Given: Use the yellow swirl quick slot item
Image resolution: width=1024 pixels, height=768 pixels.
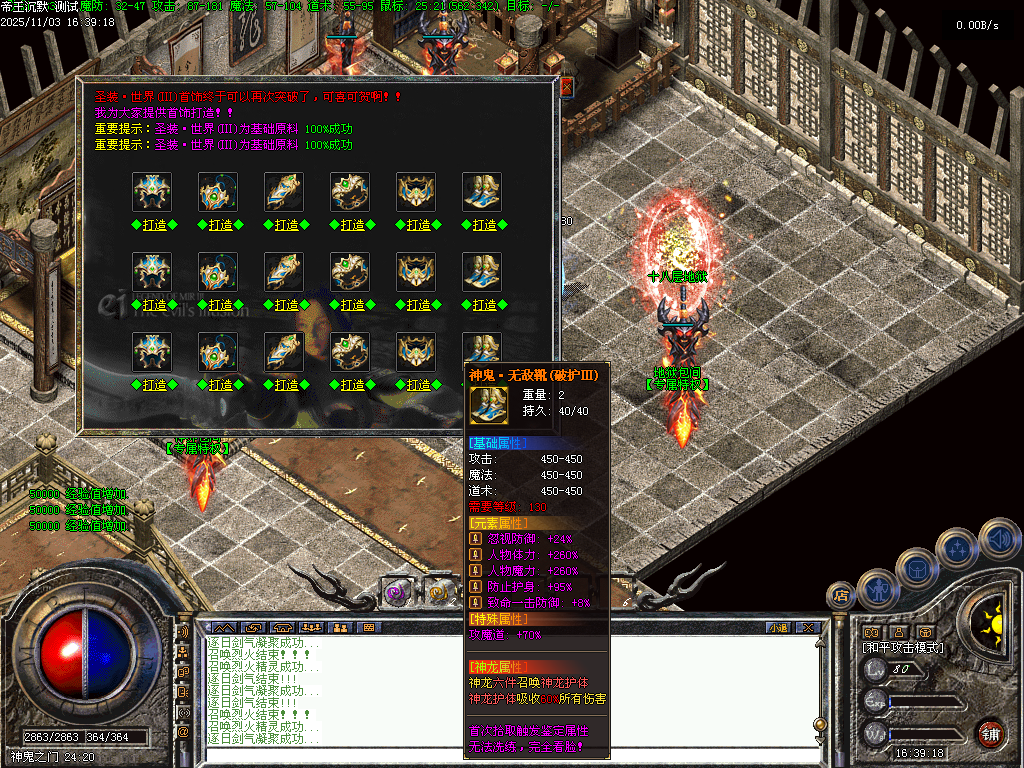Looking at the screenshot, I should pyautogui.click(x=437, y=592).
